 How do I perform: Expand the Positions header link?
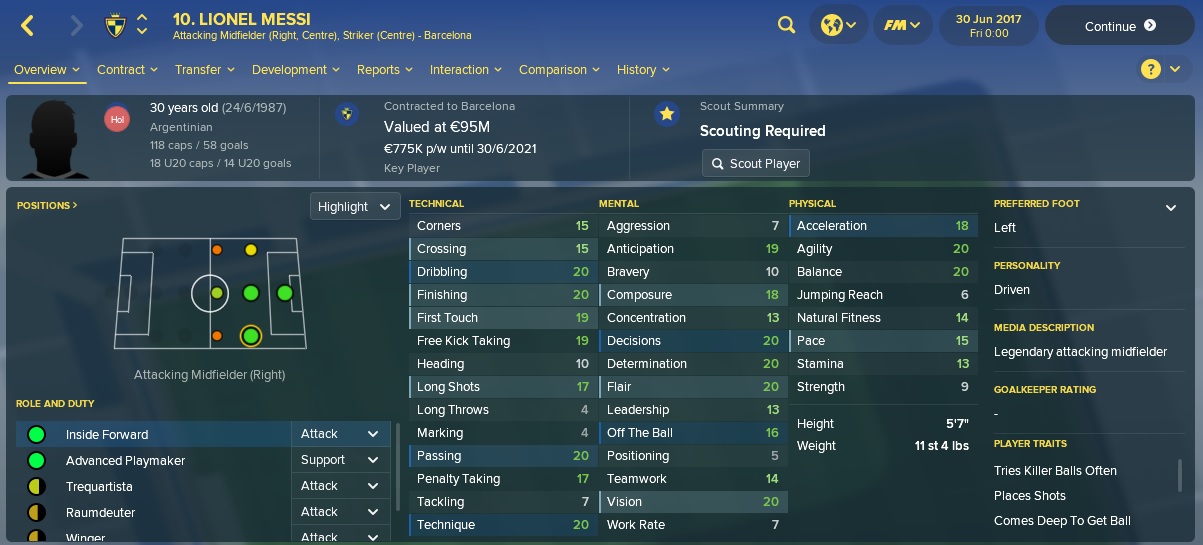coord(47,205)
